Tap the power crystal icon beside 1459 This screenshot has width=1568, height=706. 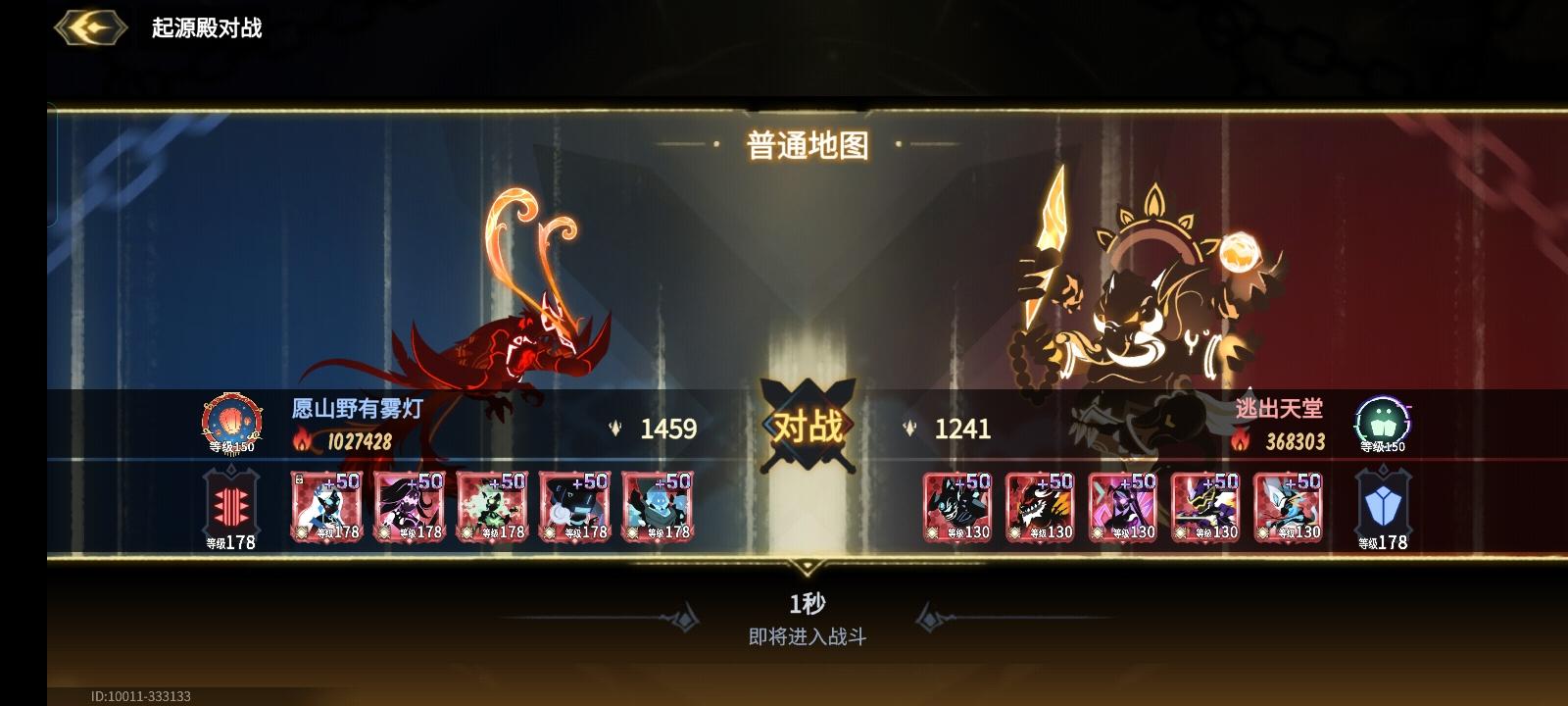point(614,429)
